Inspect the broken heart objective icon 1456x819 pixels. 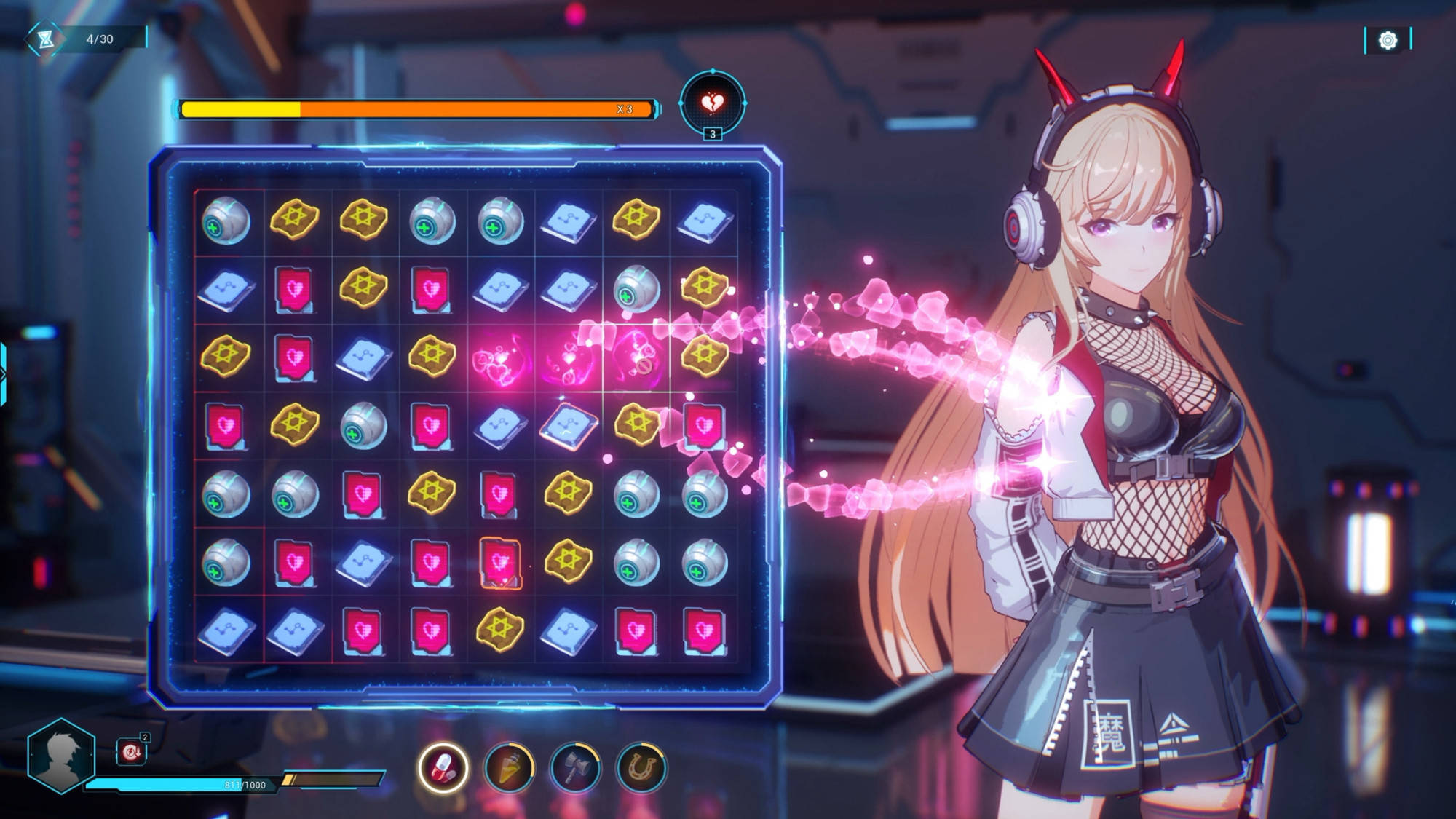[712, 103]
